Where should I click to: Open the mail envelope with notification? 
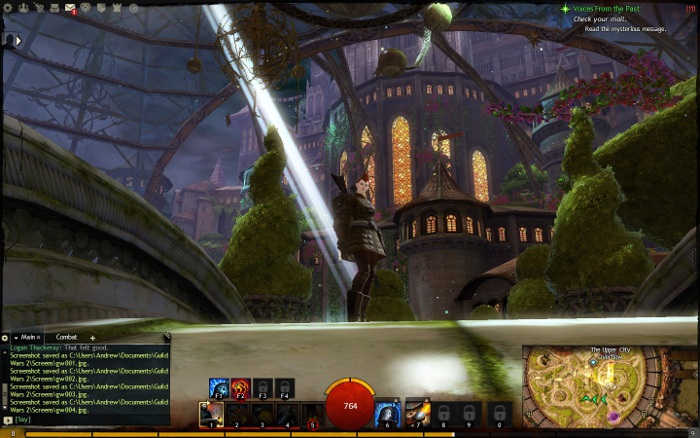click(71, 8)
